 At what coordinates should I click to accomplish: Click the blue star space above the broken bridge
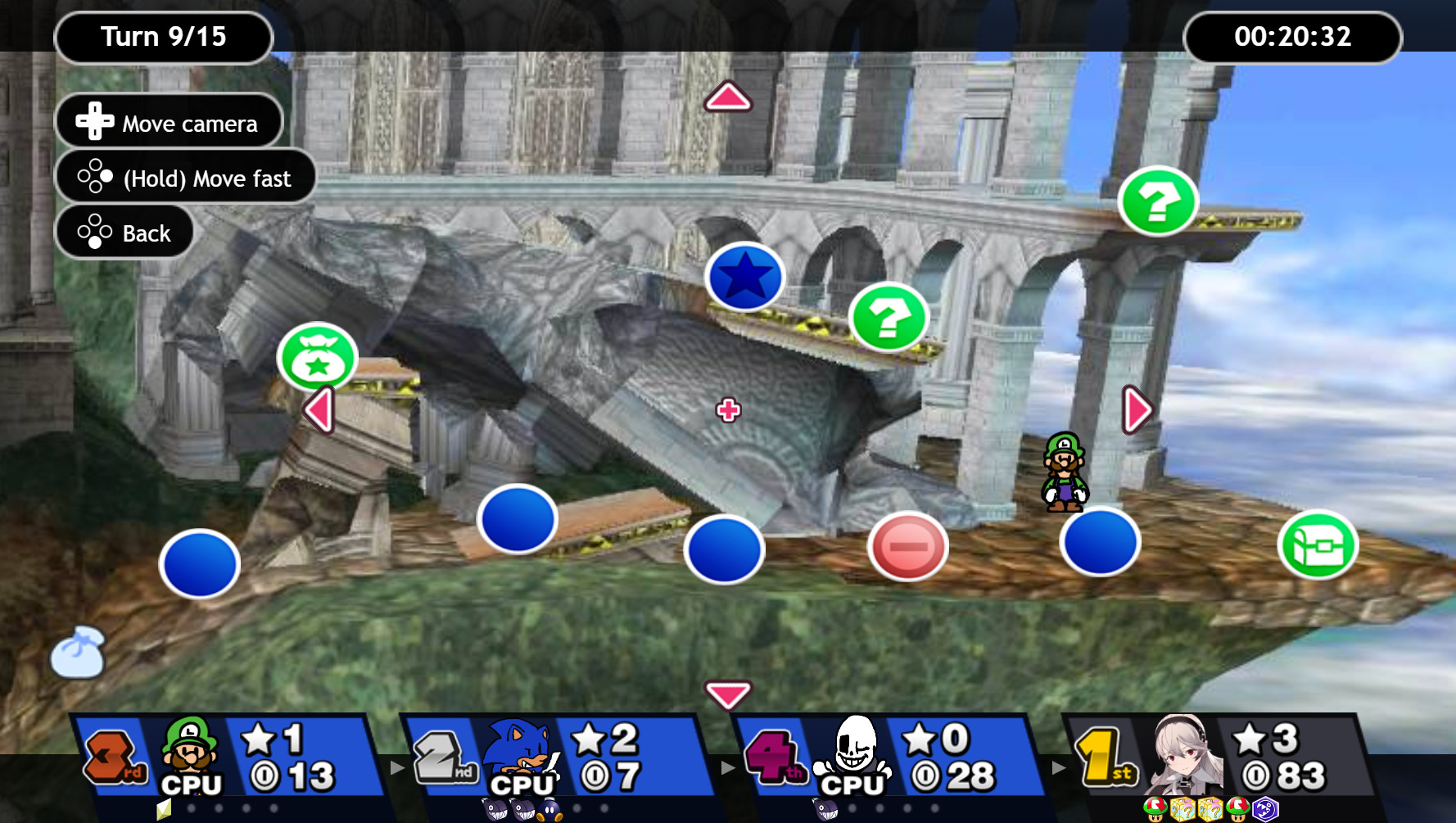[744, 278]
